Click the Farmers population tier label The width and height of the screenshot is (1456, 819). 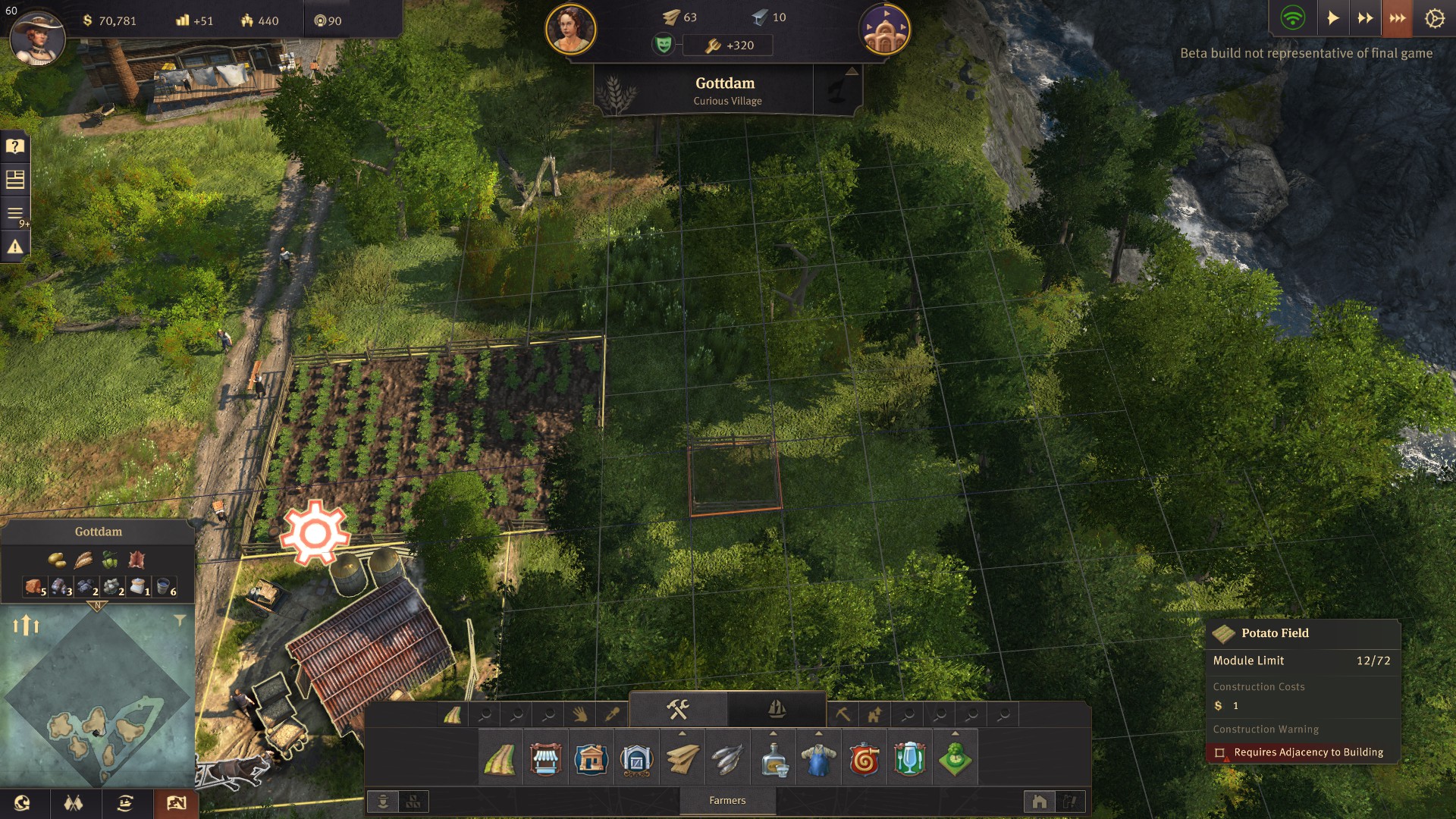point(727,801)
